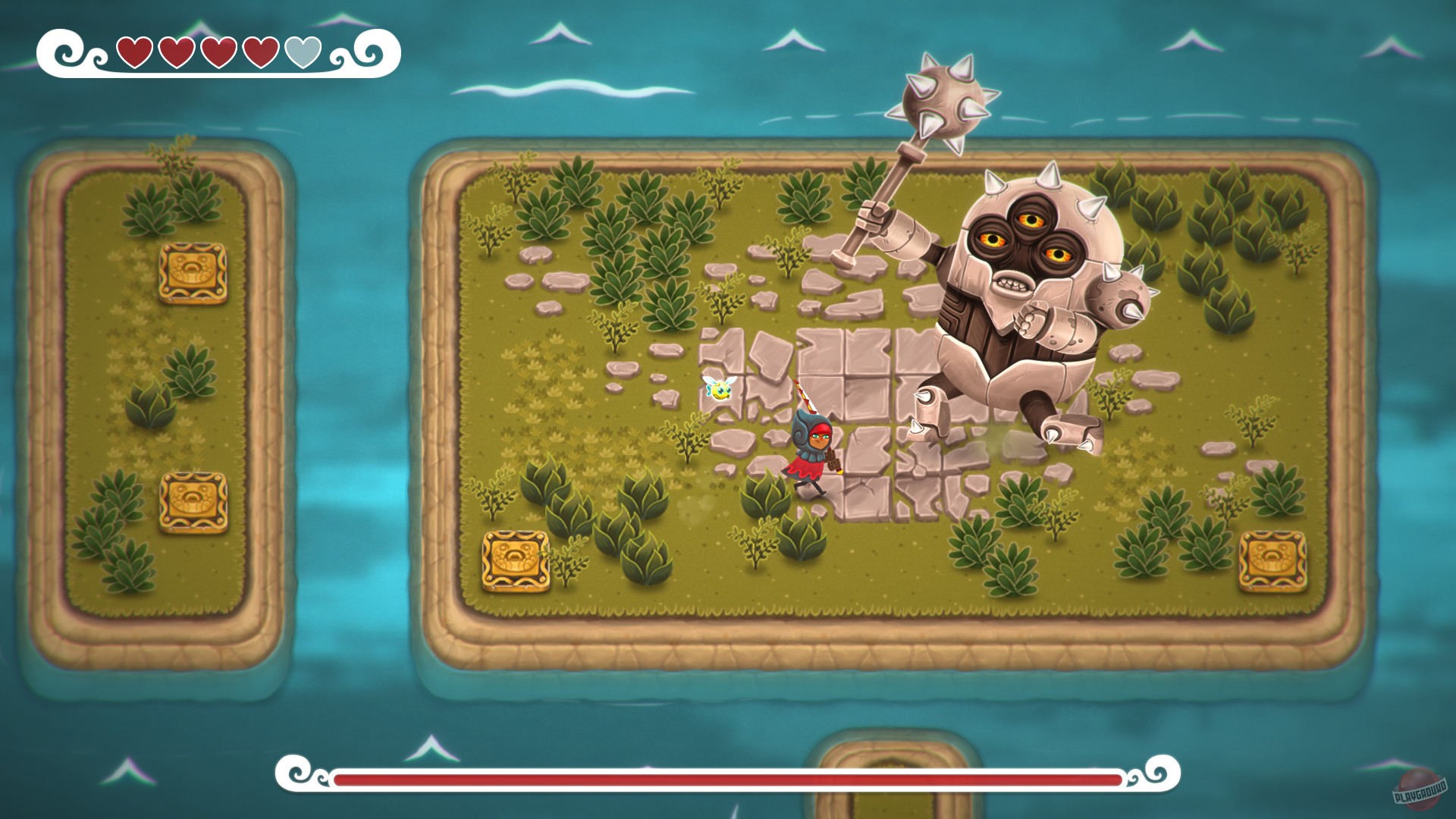Click the first red heart in the health bar
Screen dimensions: 1456x819
[136, 53]
